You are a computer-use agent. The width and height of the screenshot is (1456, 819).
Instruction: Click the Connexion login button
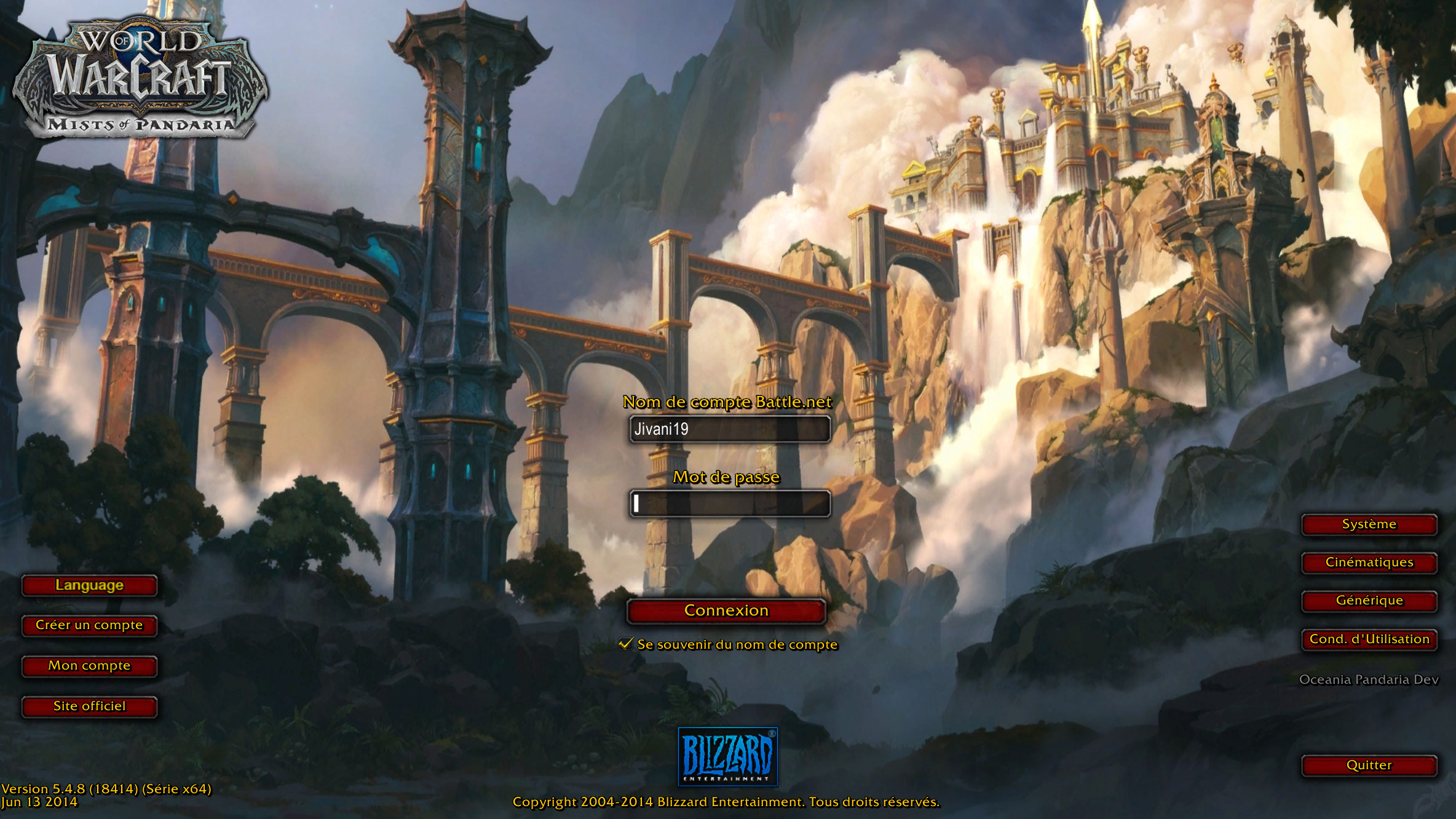click(x=726, y=611)
